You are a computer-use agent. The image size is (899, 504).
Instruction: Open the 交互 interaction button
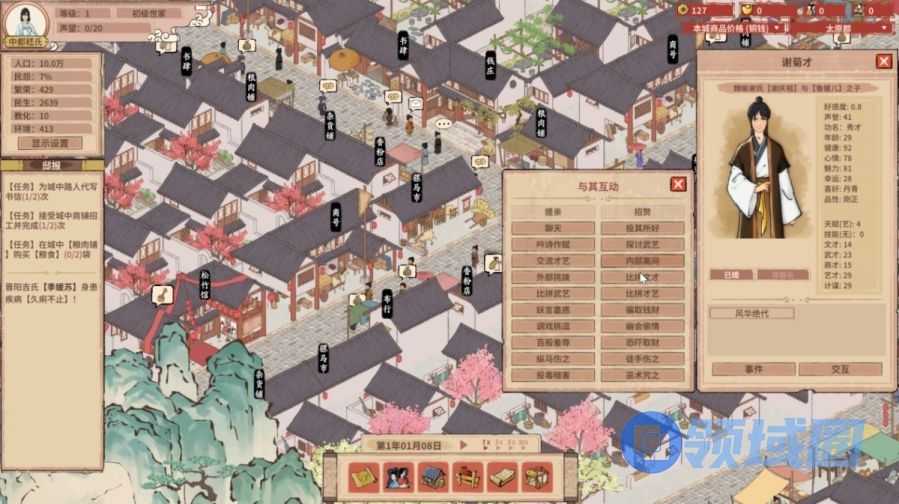click(x=841, y=369)
